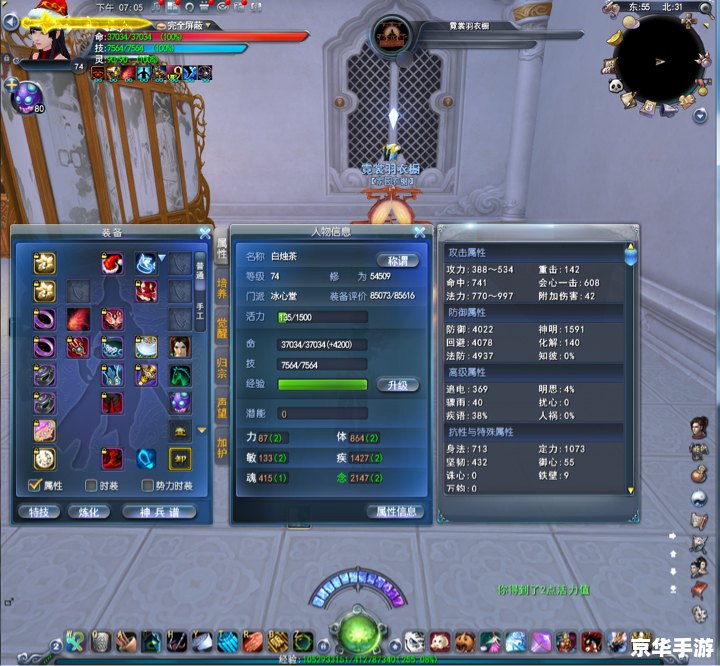The image size is (720, 666).
Task: Switch to the 觉醒 tab
Action: [222, 329]
